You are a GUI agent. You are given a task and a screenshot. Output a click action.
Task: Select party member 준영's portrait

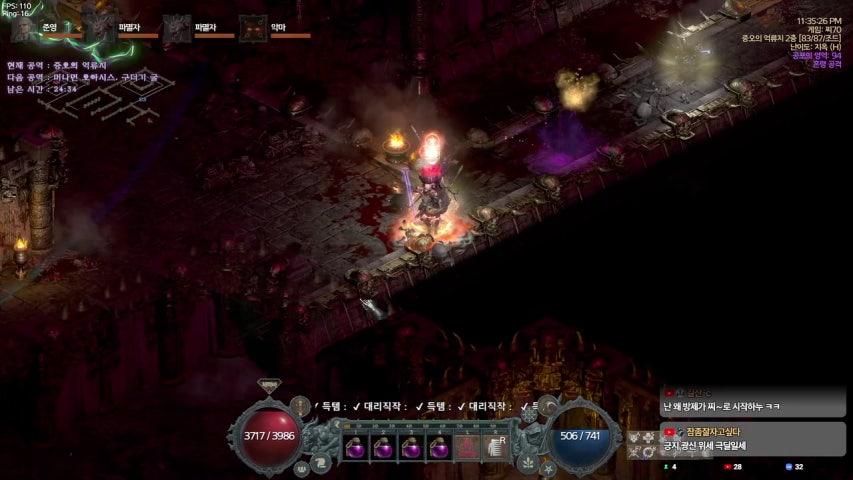pyautogui.click(x=24, y=28)
